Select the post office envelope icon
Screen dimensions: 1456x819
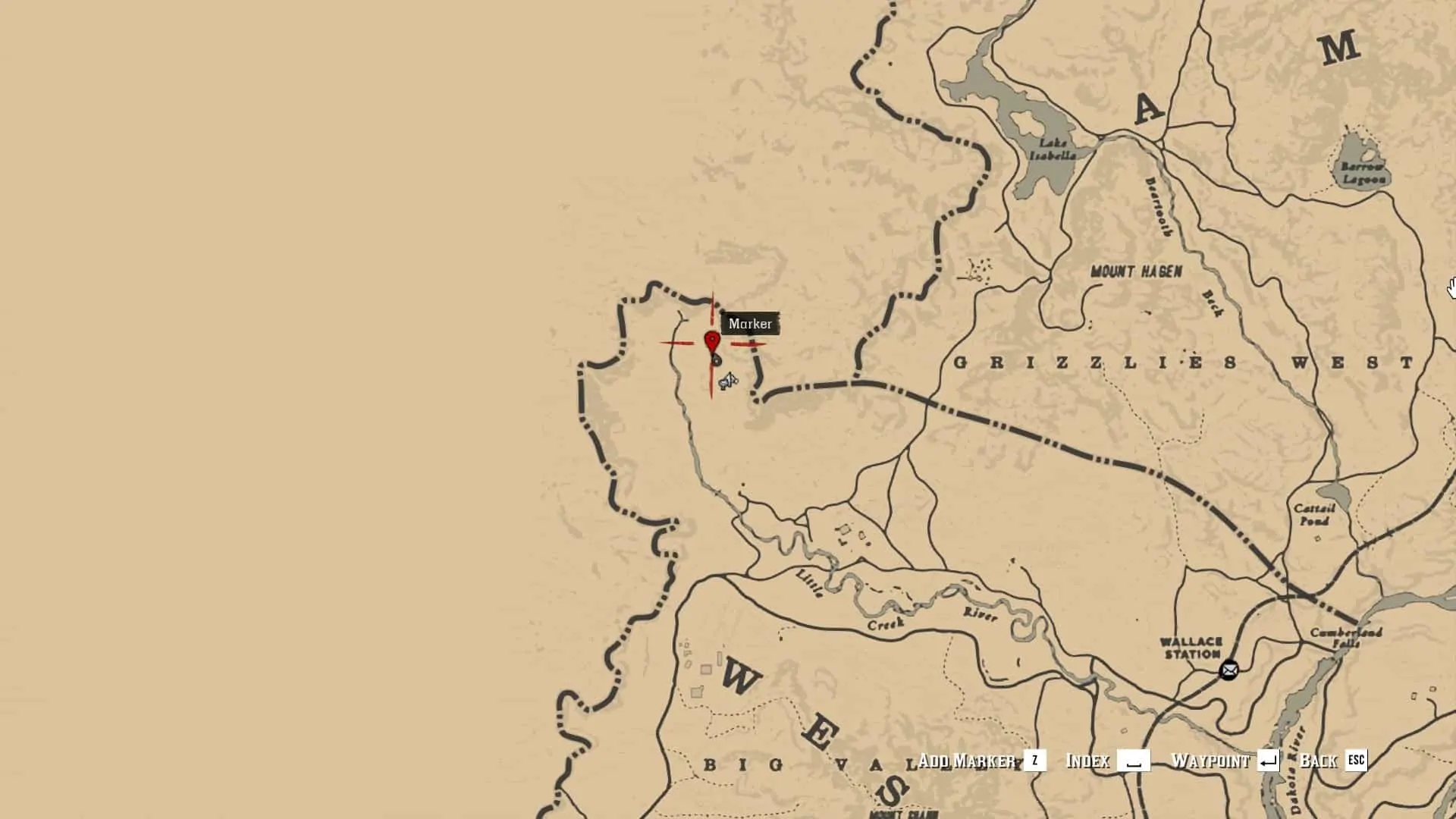point(1228,670)
